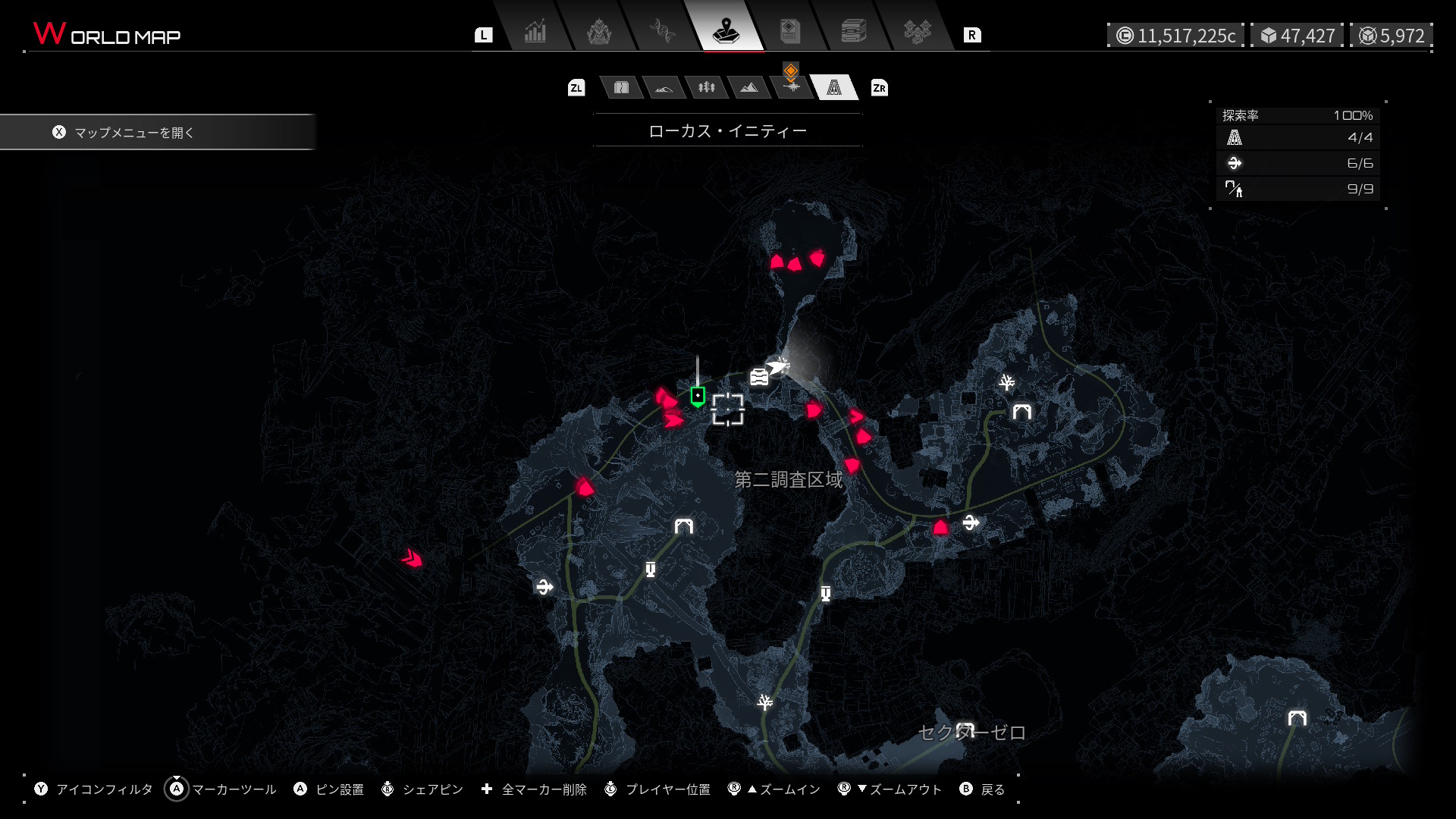Select the highlighted tower region sub-tab
This screenshot has width=1456, height=819.
[x=834, y=88]
